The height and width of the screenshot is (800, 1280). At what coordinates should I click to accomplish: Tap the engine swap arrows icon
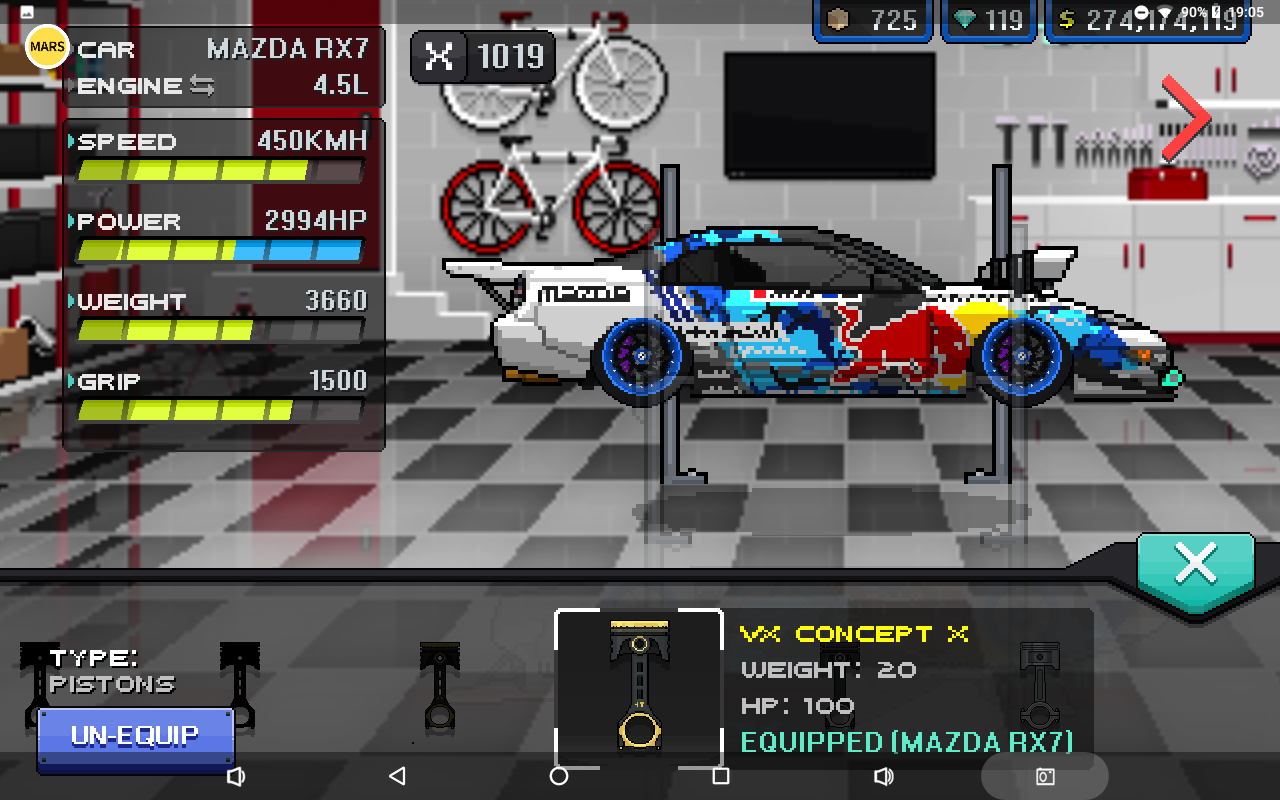coord(202,86)
